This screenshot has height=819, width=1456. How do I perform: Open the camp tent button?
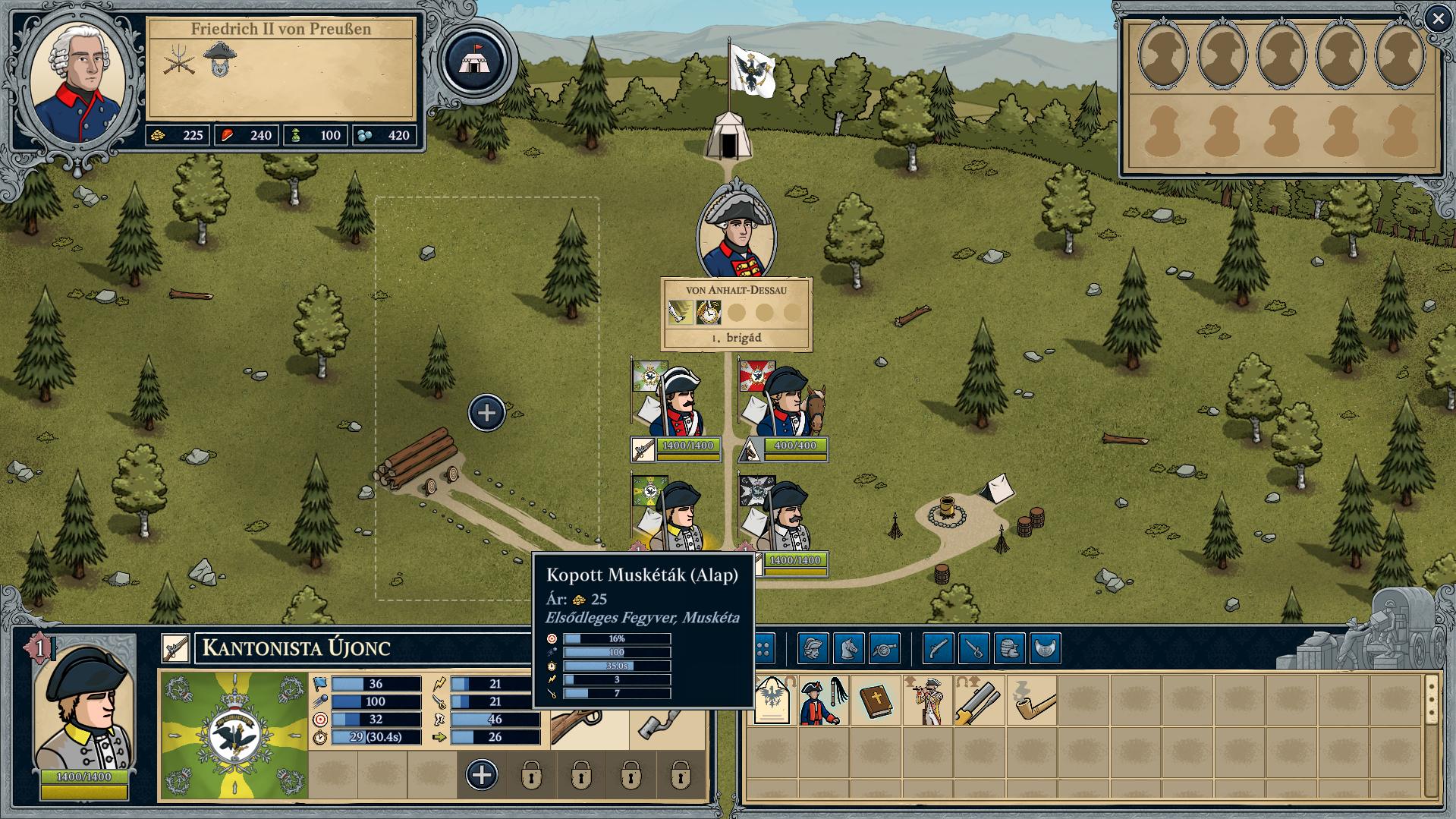click(x=474, y=61)
